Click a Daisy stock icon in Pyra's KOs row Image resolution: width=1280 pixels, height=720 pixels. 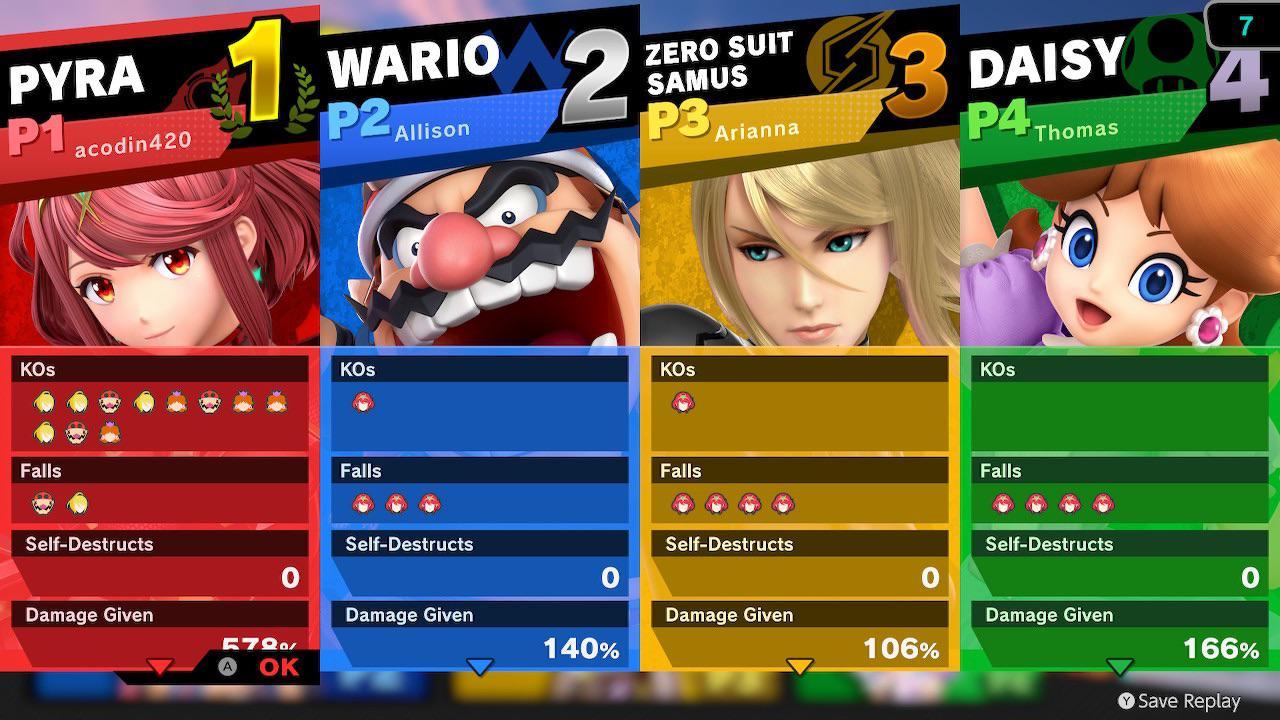pos(175,401)
